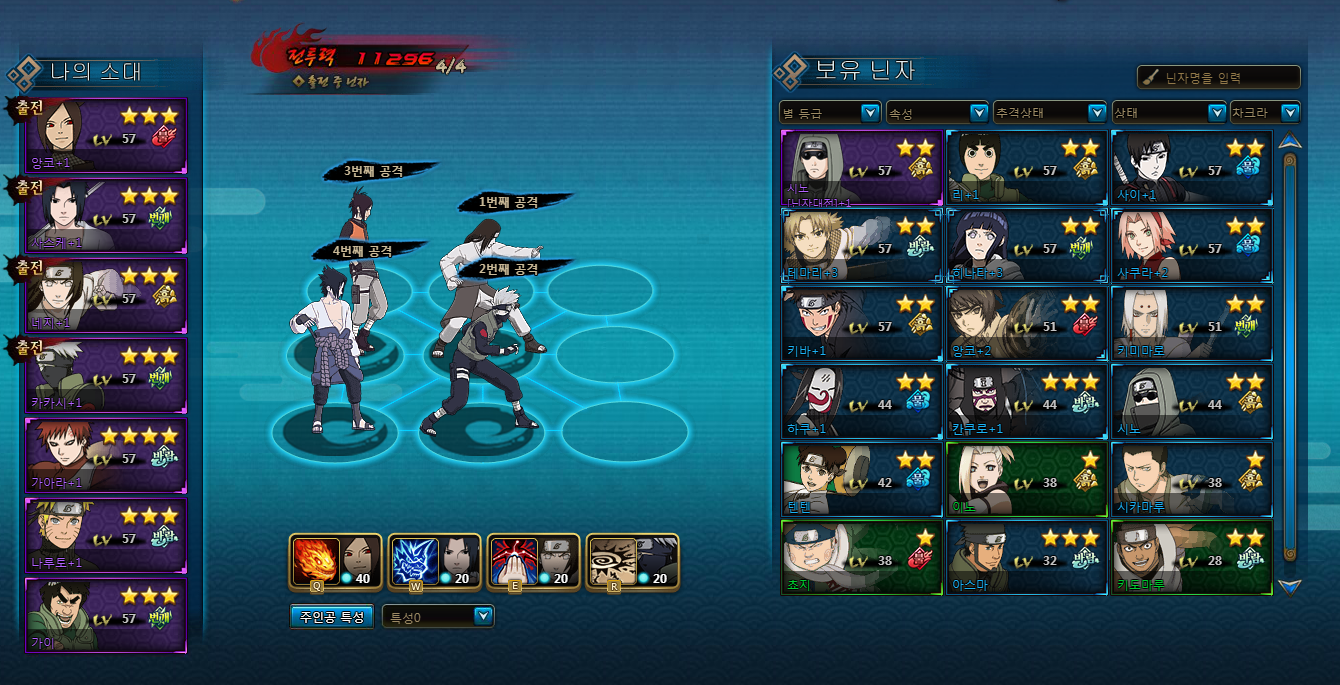Expand the 특성0 trait dropdown

coord(438,617)
